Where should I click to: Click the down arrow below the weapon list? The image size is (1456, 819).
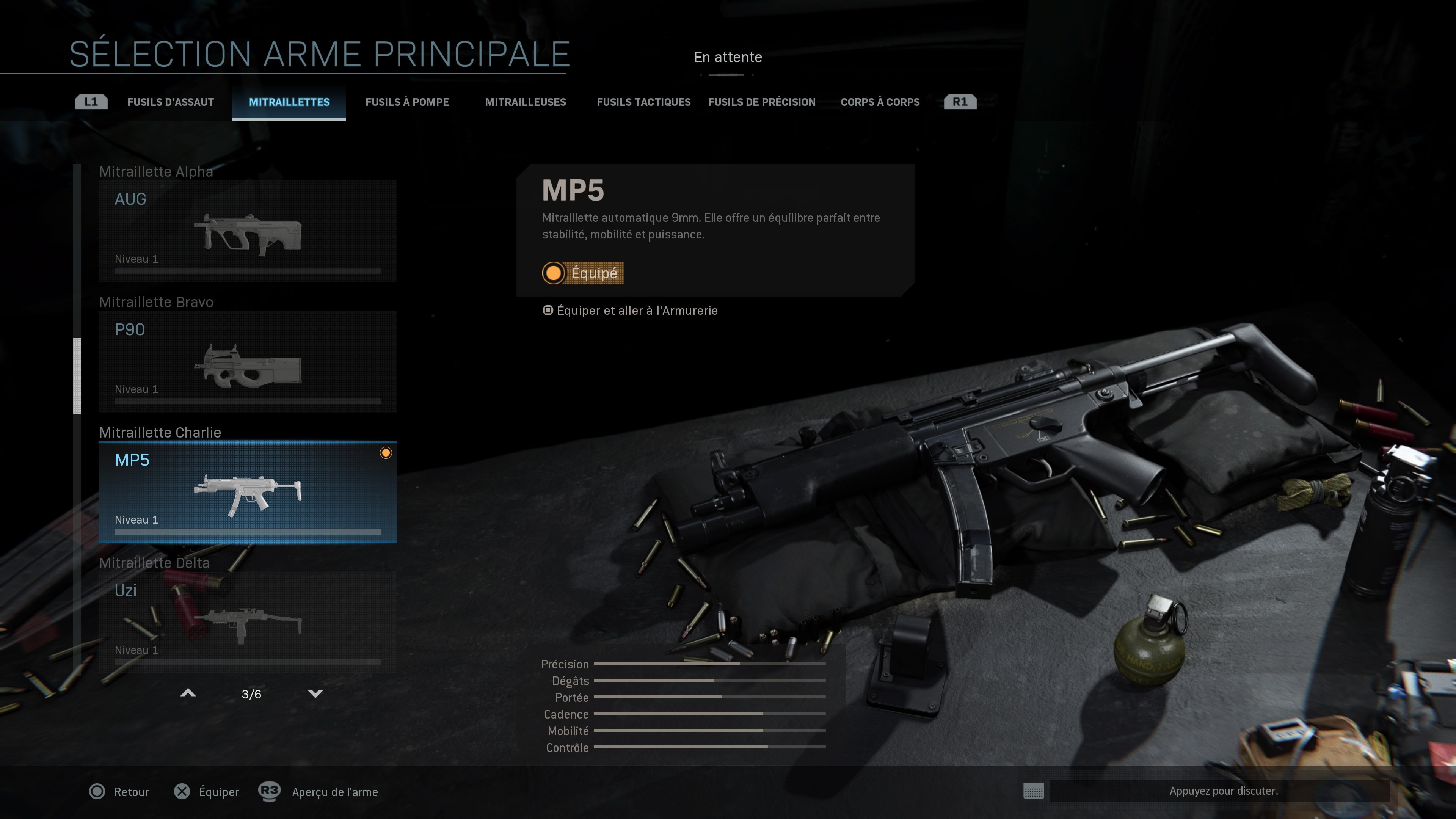click(x=316, y=693)
